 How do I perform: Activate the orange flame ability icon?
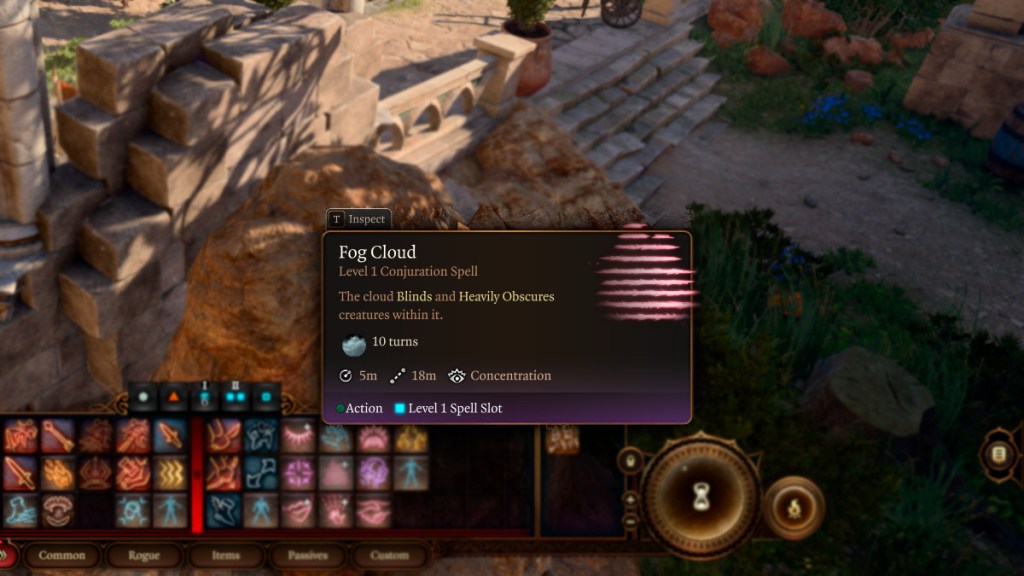[x=57, y=473]
